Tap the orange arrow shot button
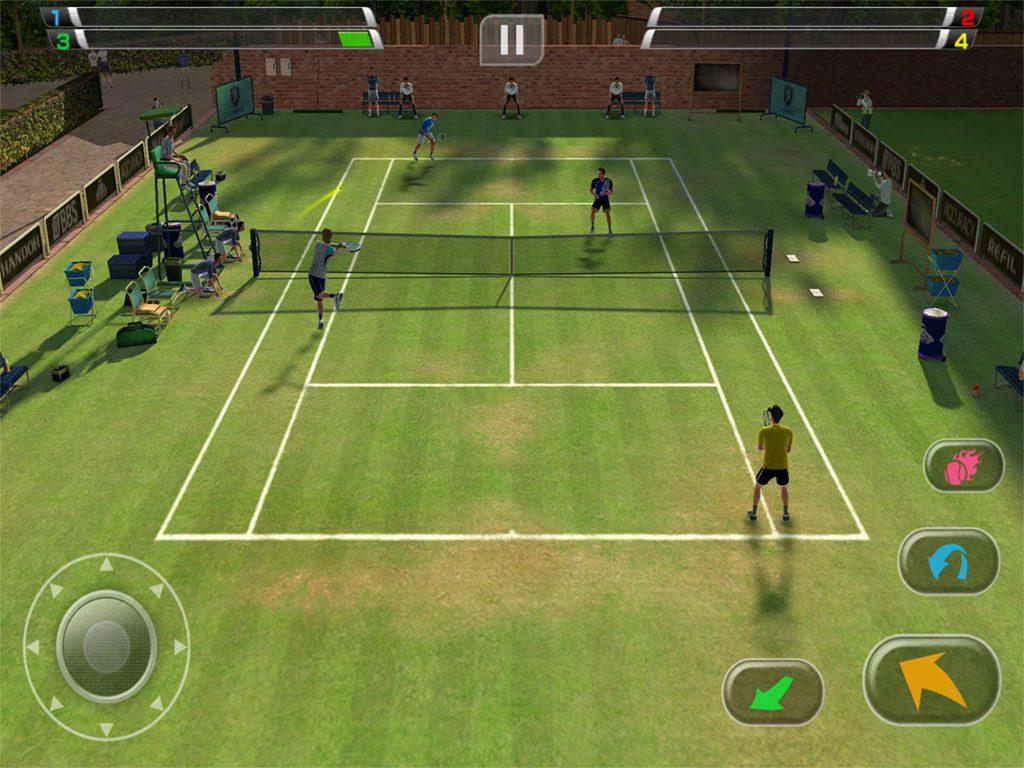 pyautogui.click(x=931, y=679)
